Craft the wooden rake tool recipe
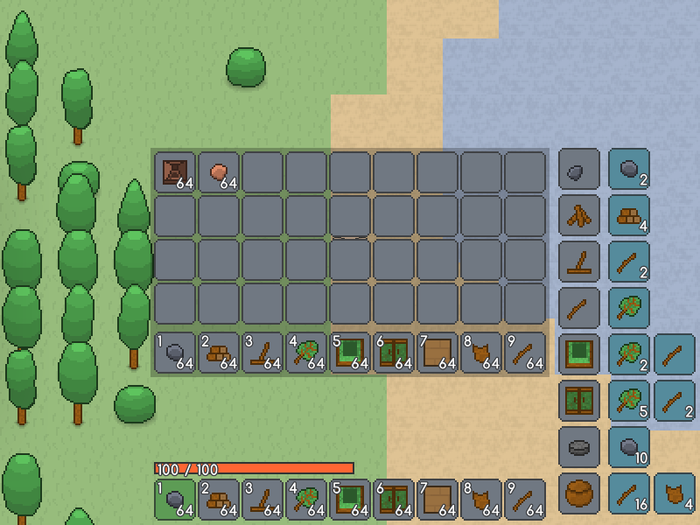The width and height of the screenshot is (700, 525). pyautogui.click(x=579, y=261)
